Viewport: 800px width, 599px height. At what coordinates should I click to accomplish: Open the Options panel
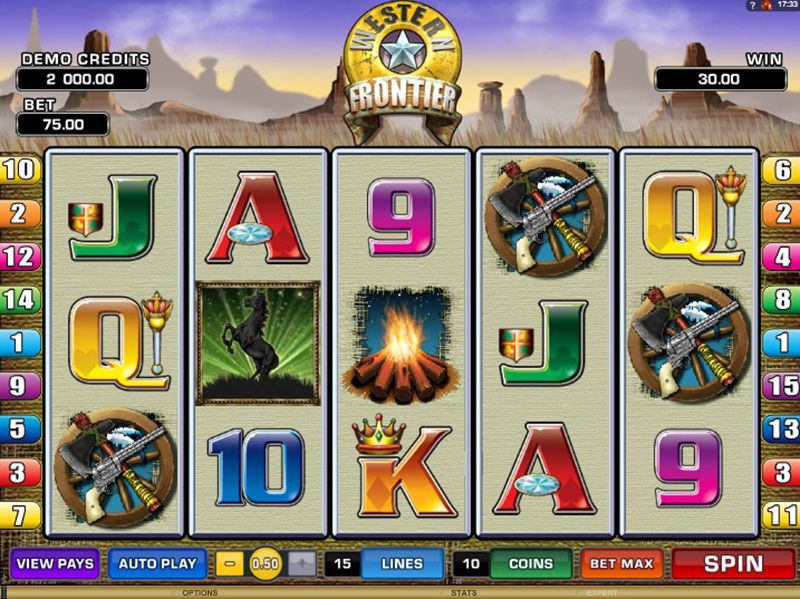(x=200, y=593)
